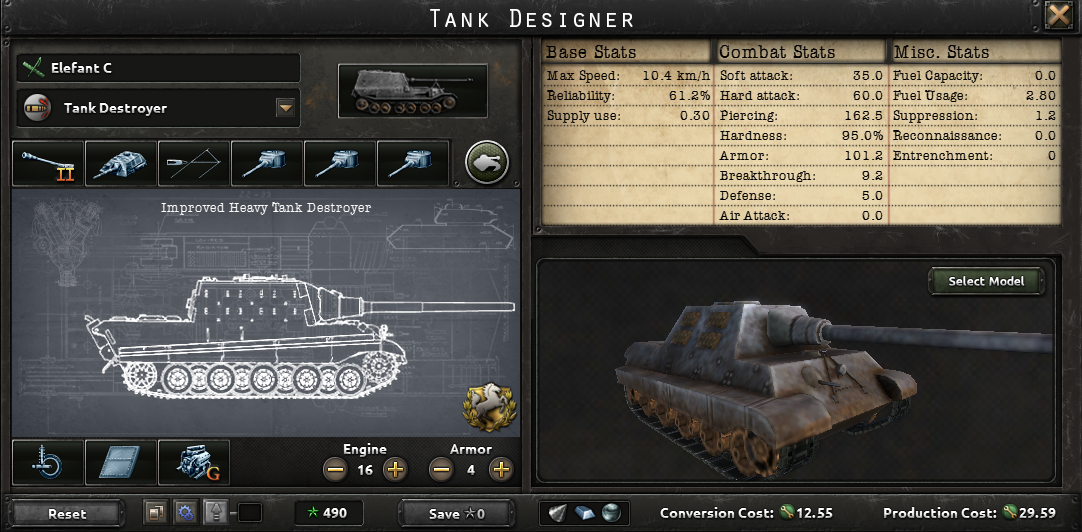Click the round green tank button

(487, 162)
